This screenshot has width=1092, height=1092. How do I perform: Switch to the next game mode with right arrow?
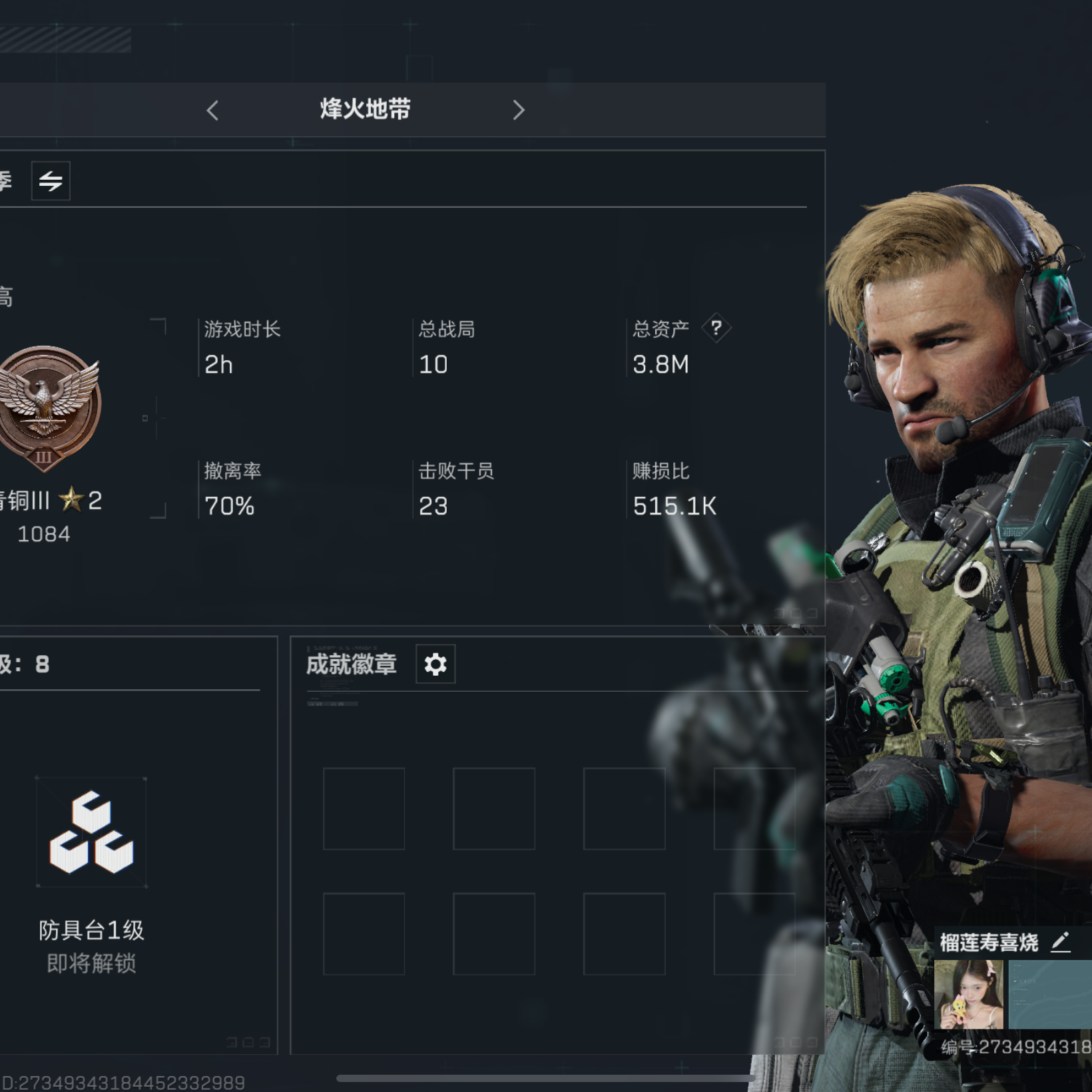pos(519,111)
